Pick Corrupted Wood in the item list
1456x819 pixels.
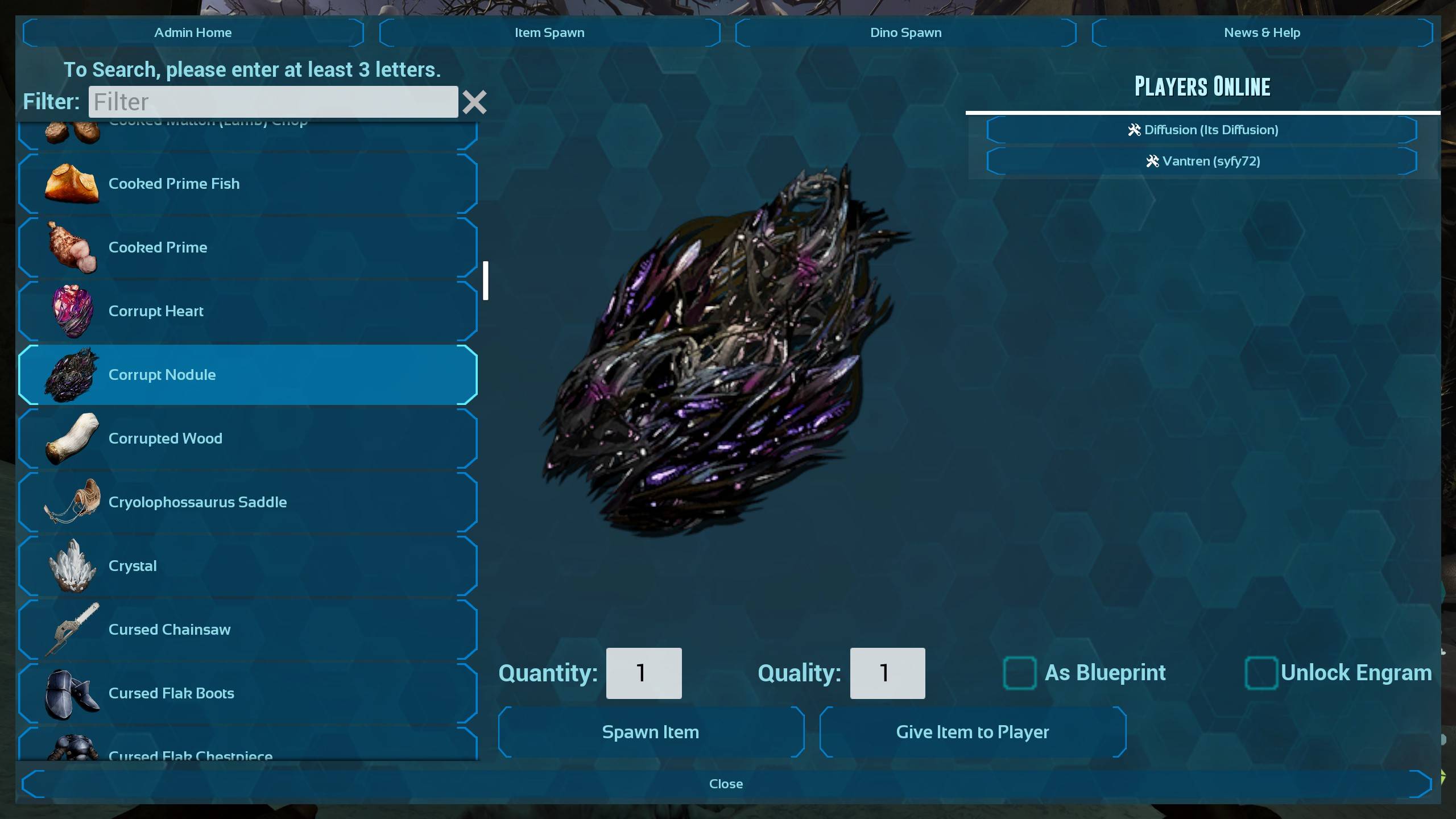tap(248, 439)
